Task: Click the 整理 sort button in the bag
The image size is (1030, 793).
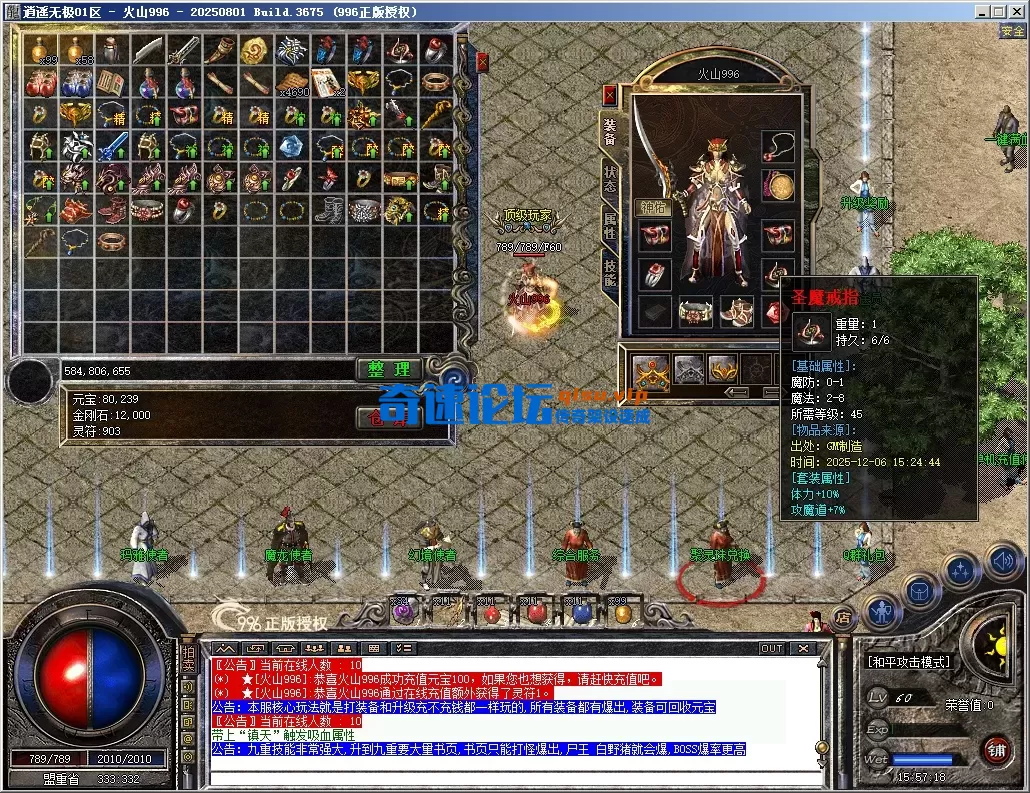Action: pyautogui.click(x=389, y=370)
